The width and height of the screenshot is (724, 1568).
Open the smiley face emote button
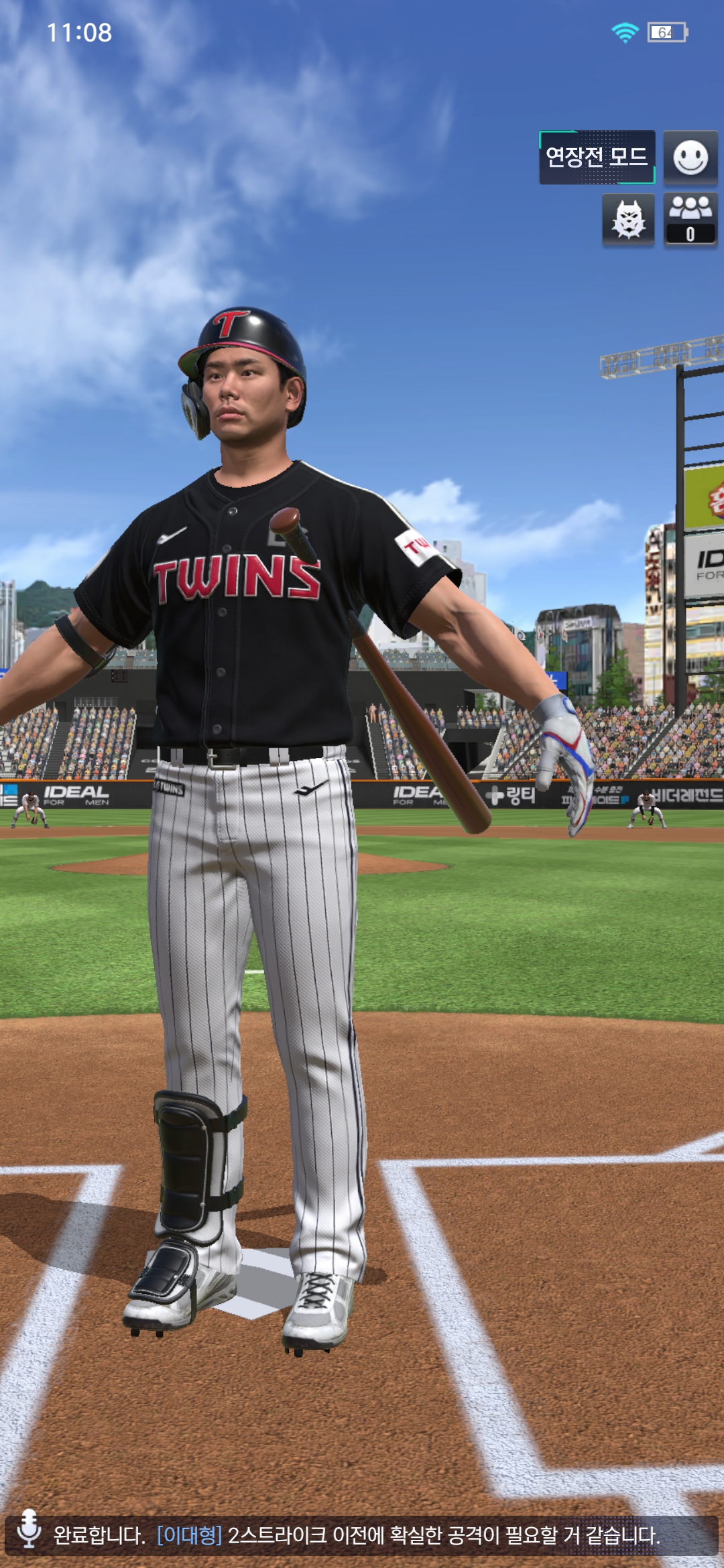click(690, 157)
